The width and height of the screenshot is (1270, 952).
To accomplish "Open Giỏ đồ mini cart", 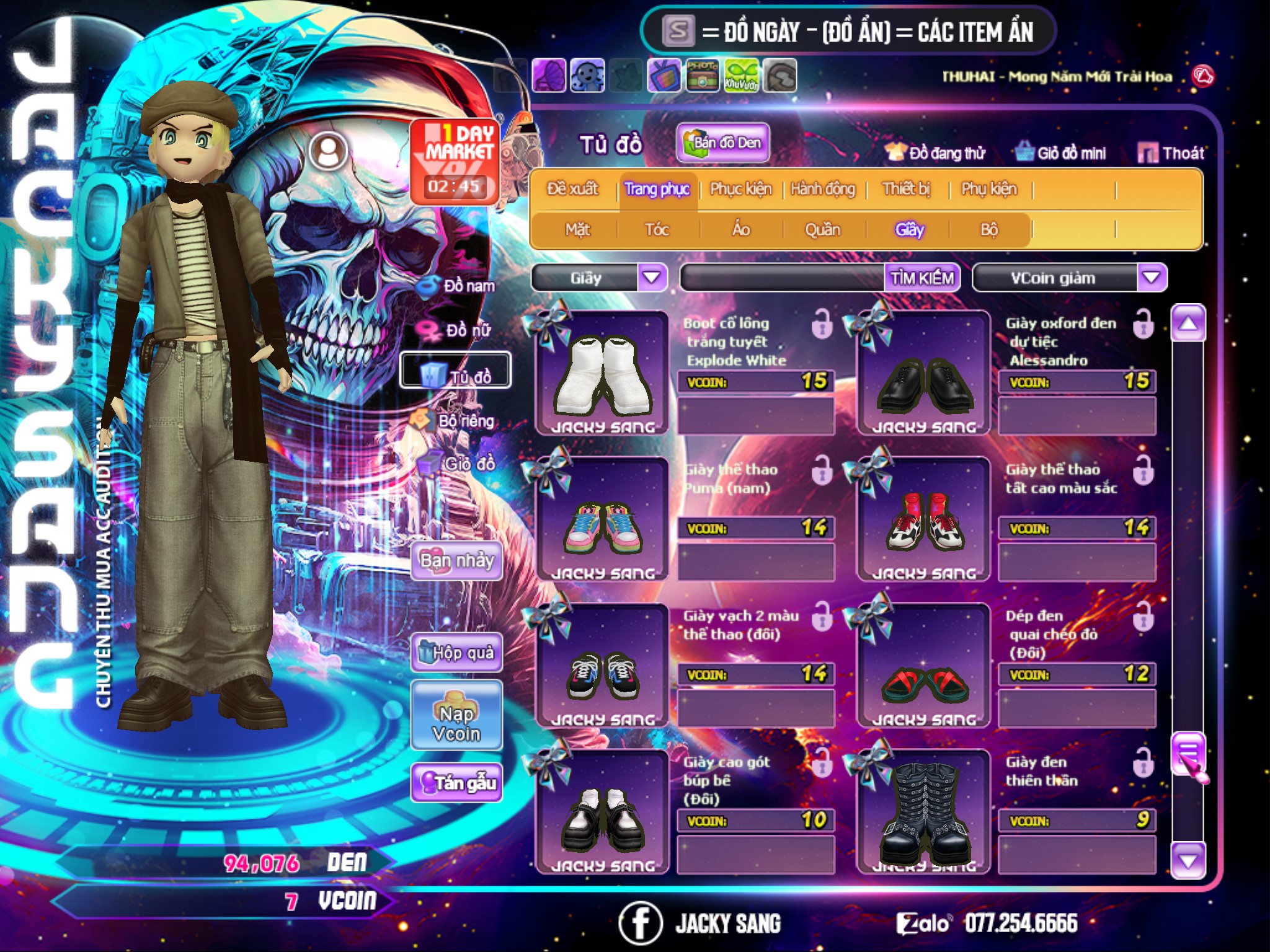I will pyautogui.click(x=1061, y=153).
